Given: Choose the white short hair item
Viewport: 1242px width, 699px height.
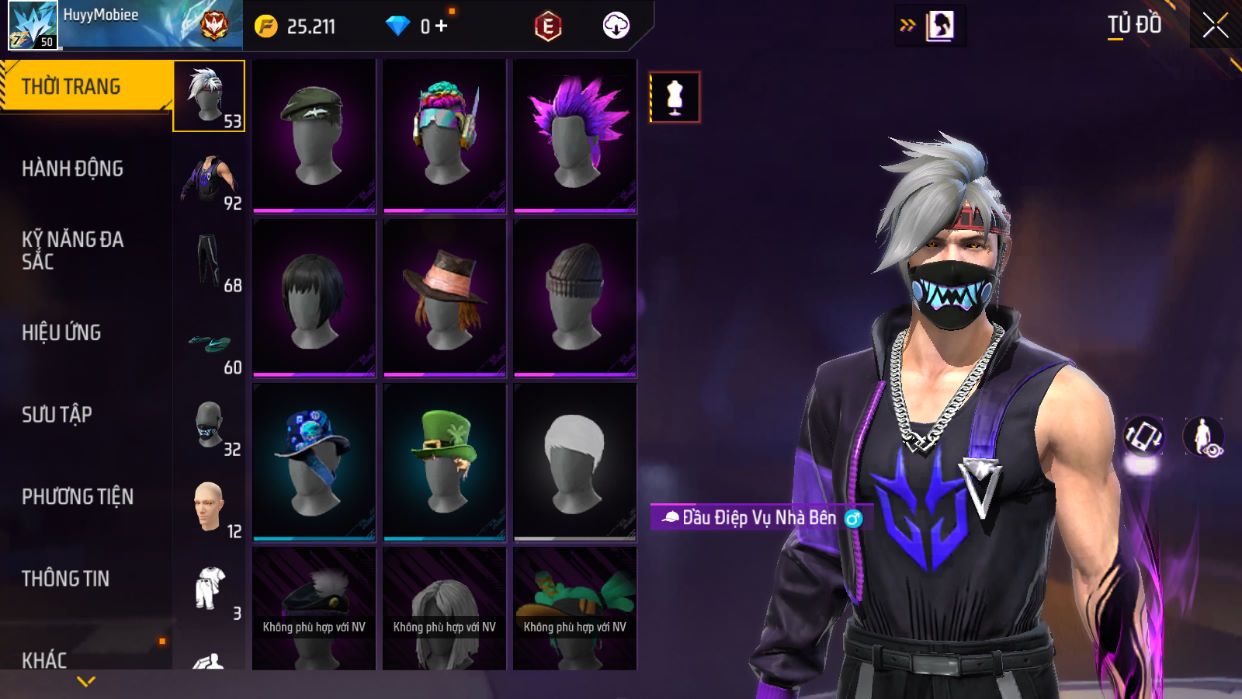Looking at the screenshot, I should [x=575, y=461].
